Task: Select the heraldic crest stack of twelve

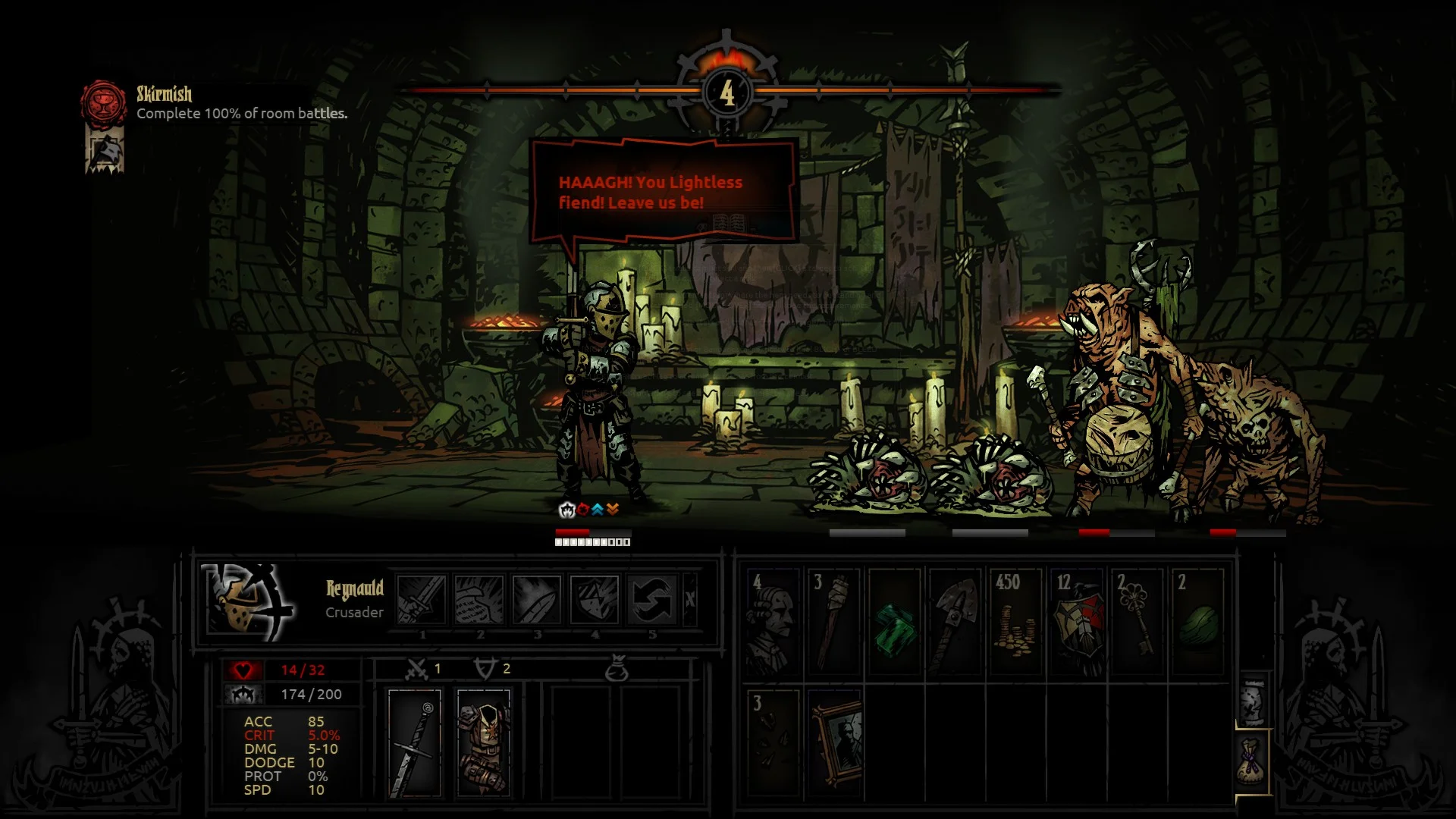Action: pyautogui.click(x=1077, y=622)
